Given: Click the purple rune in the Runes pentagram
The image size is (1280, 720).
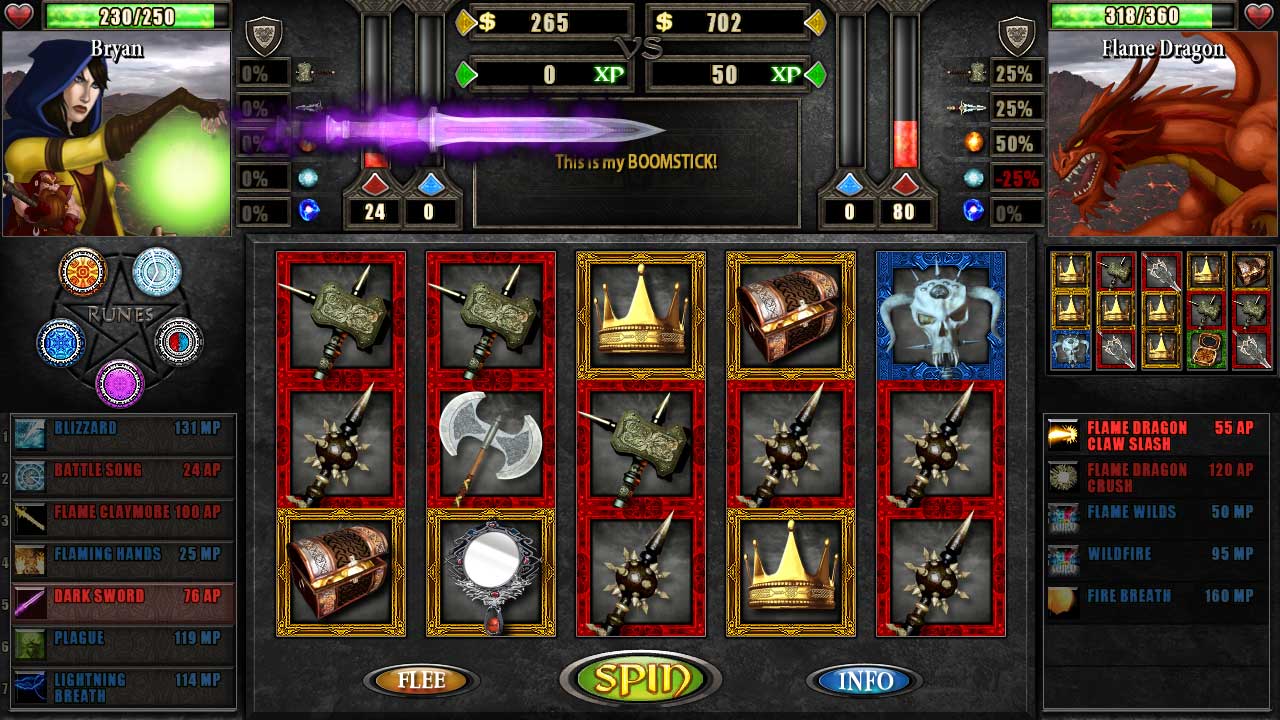Looking at the screenshot, I should tap(121, 383).
